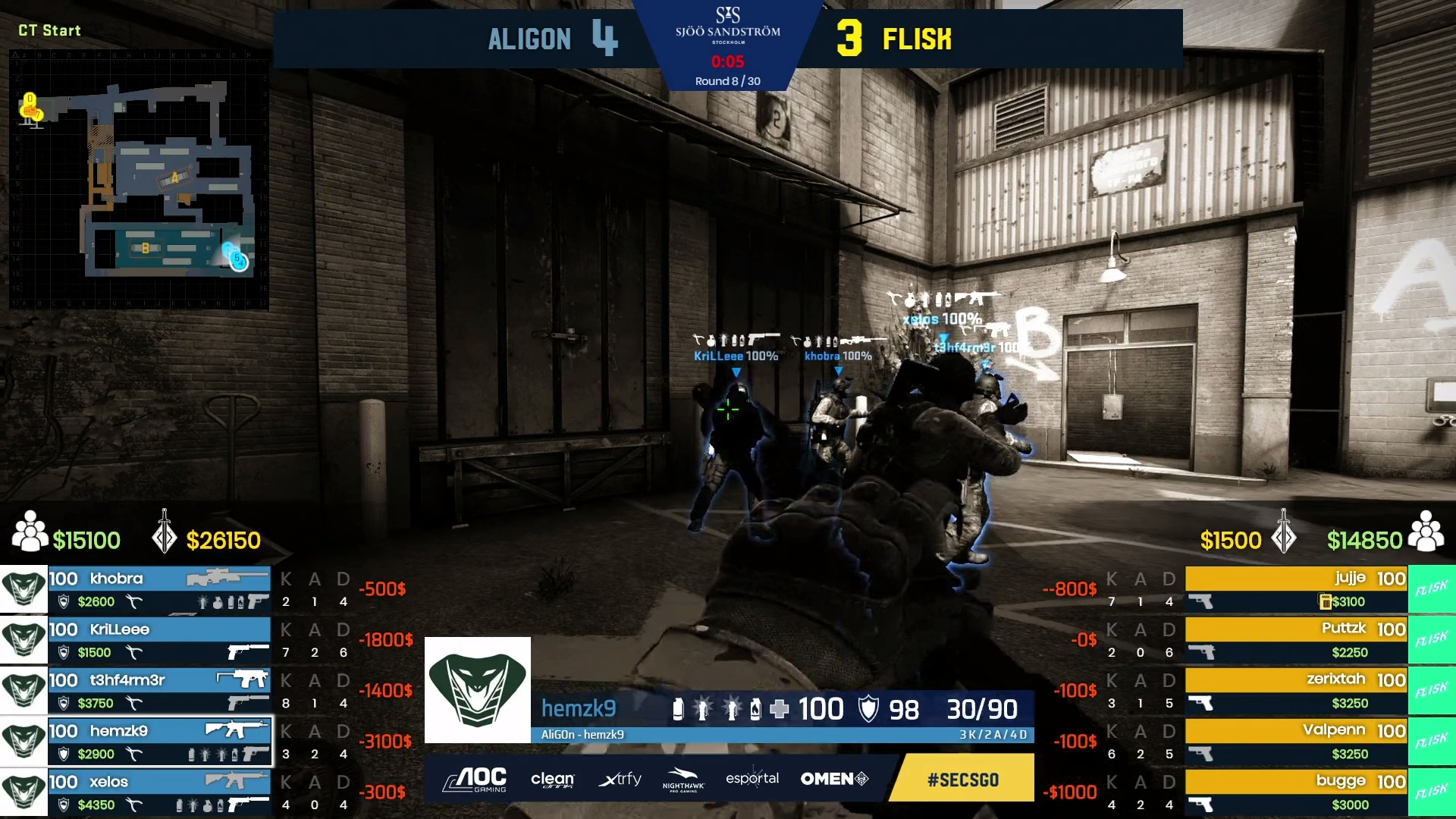The width and height of the screenshot is (1456, 819).
Task: Click the Sjöö Sandström logo at top
Action: click(x=727, y=25)
